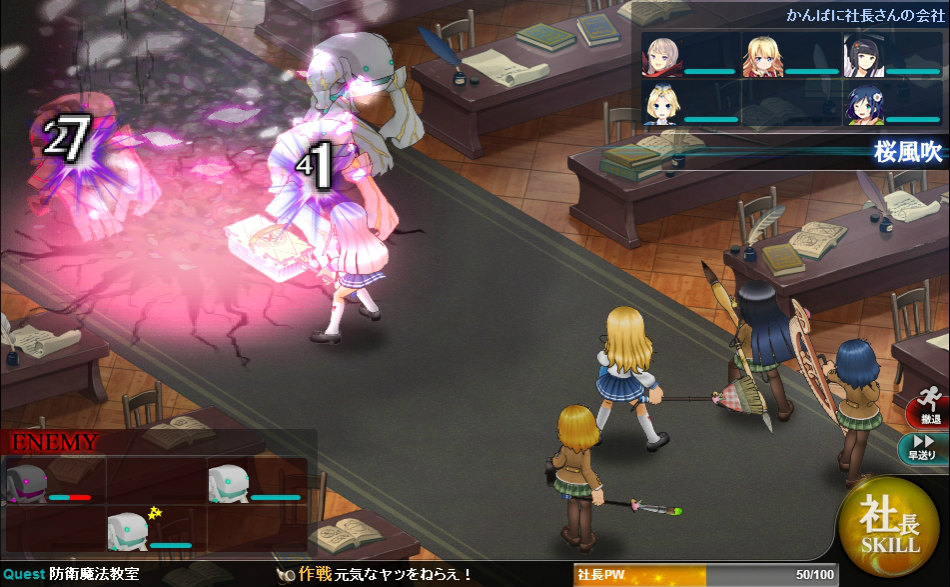Screen dimensions: 950x587
Task: Toggle the 早送り fast-forward button
Action: (x=925, y=447)
